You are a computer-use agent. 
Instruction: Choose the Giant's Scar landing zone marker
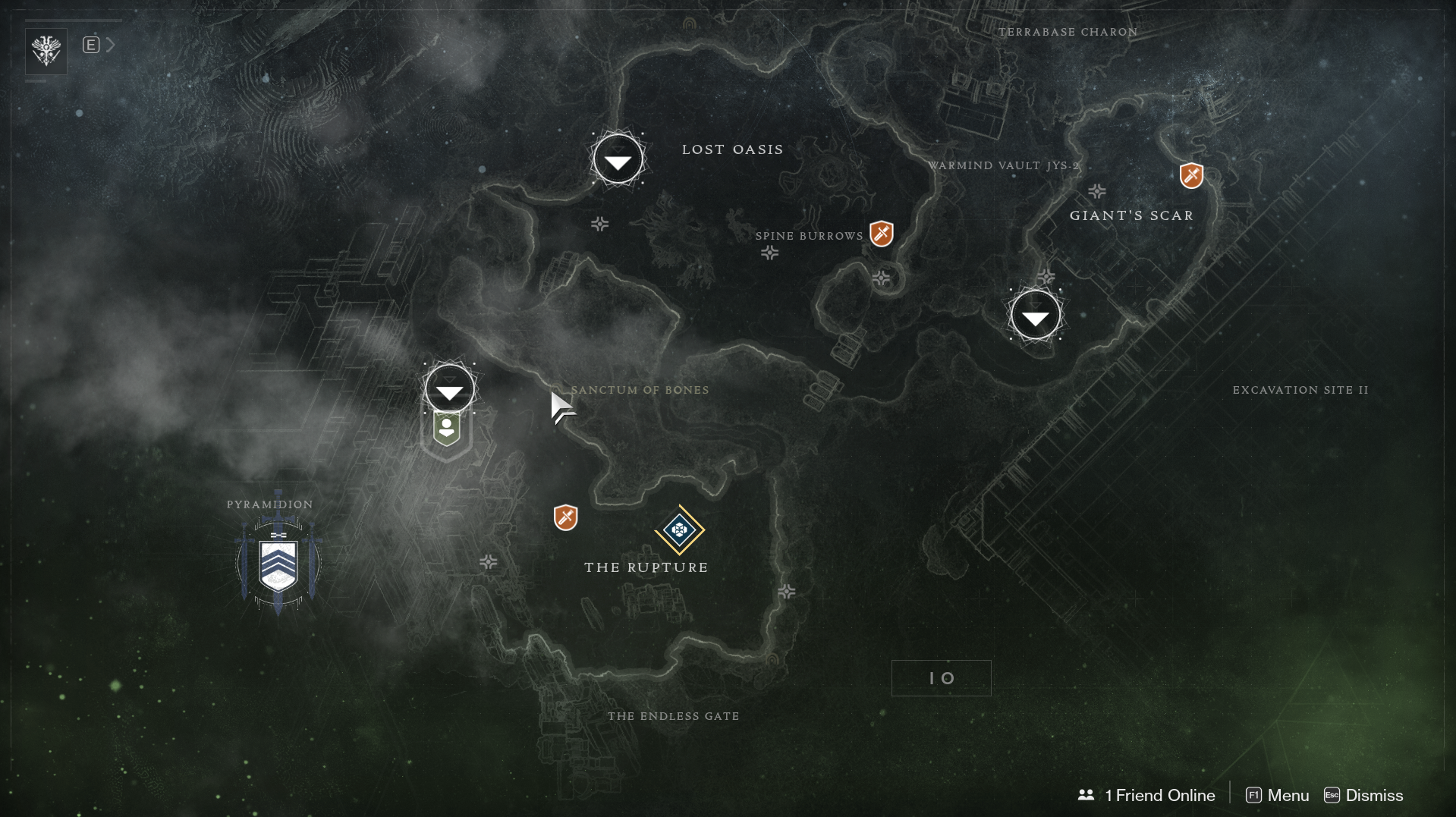click(x=1035, y=316)
